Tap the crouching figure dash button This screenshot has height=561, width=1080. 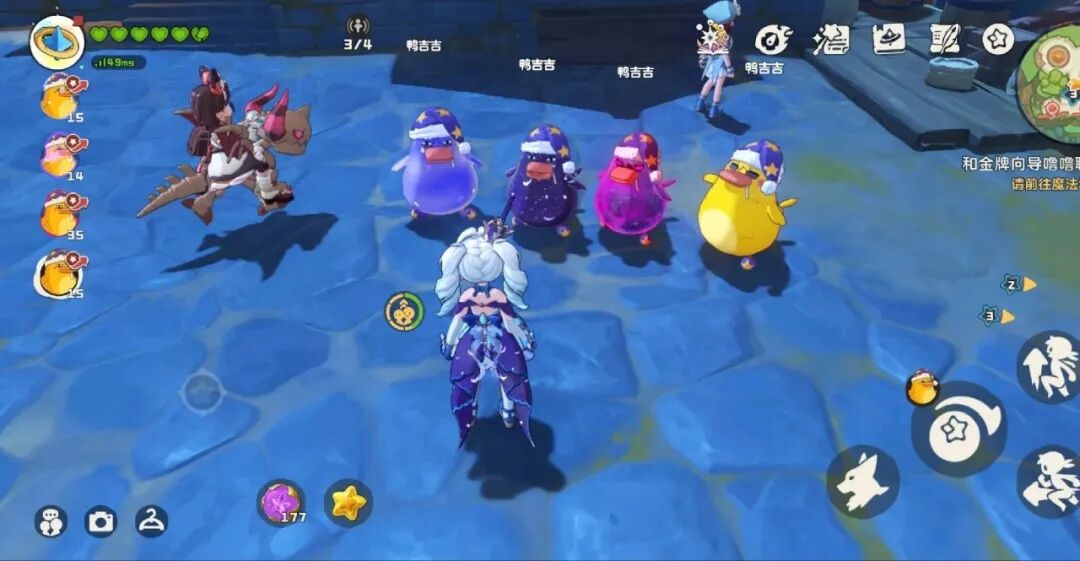tap(1048, 482)
